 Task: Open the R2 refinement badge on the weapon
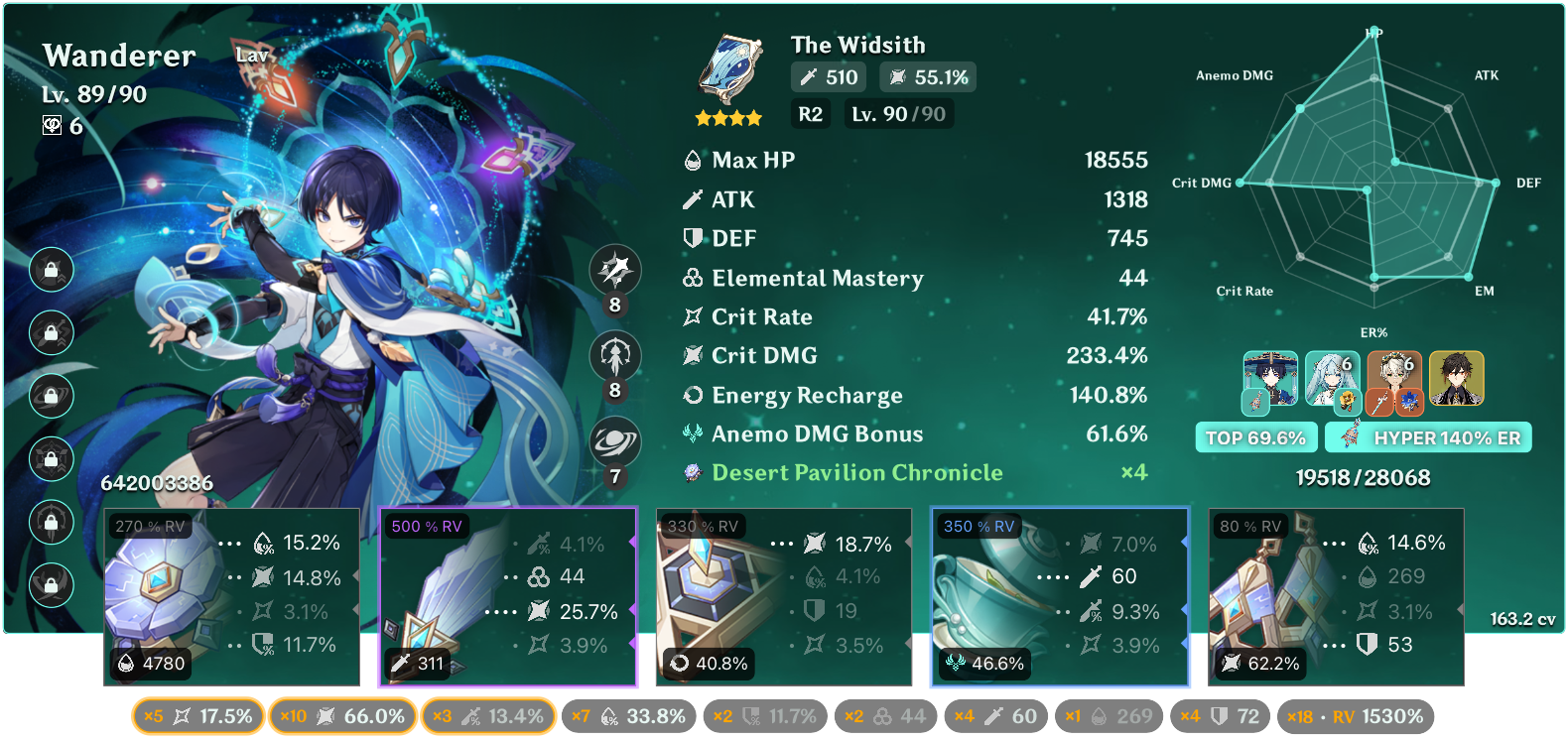pos(810,114)
